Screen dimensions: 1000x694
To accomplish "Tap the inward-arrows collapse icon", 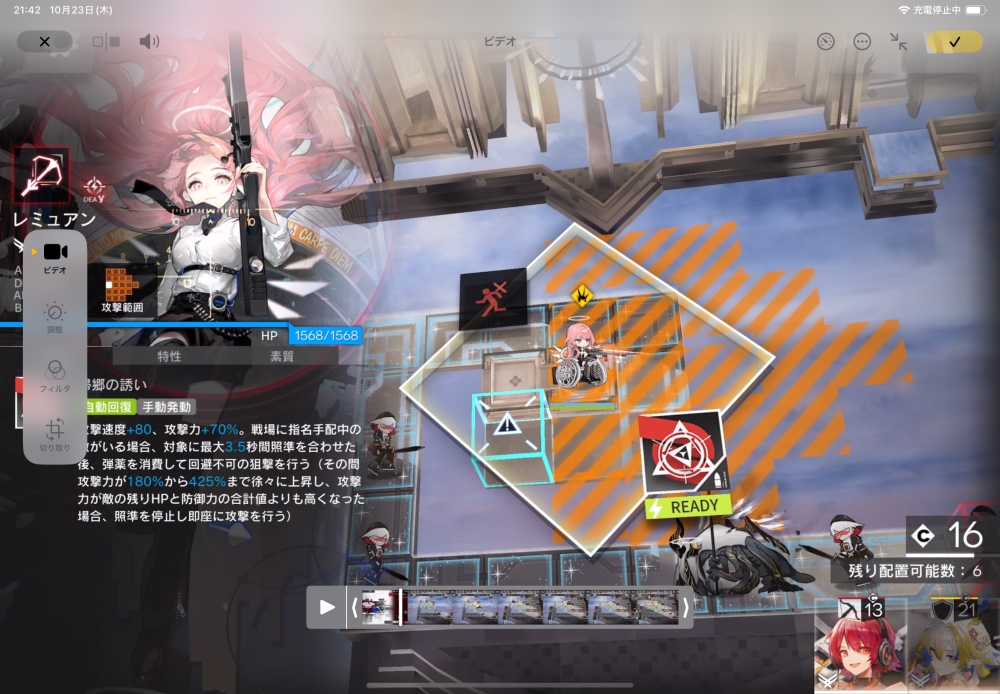I will pos(898,42).
